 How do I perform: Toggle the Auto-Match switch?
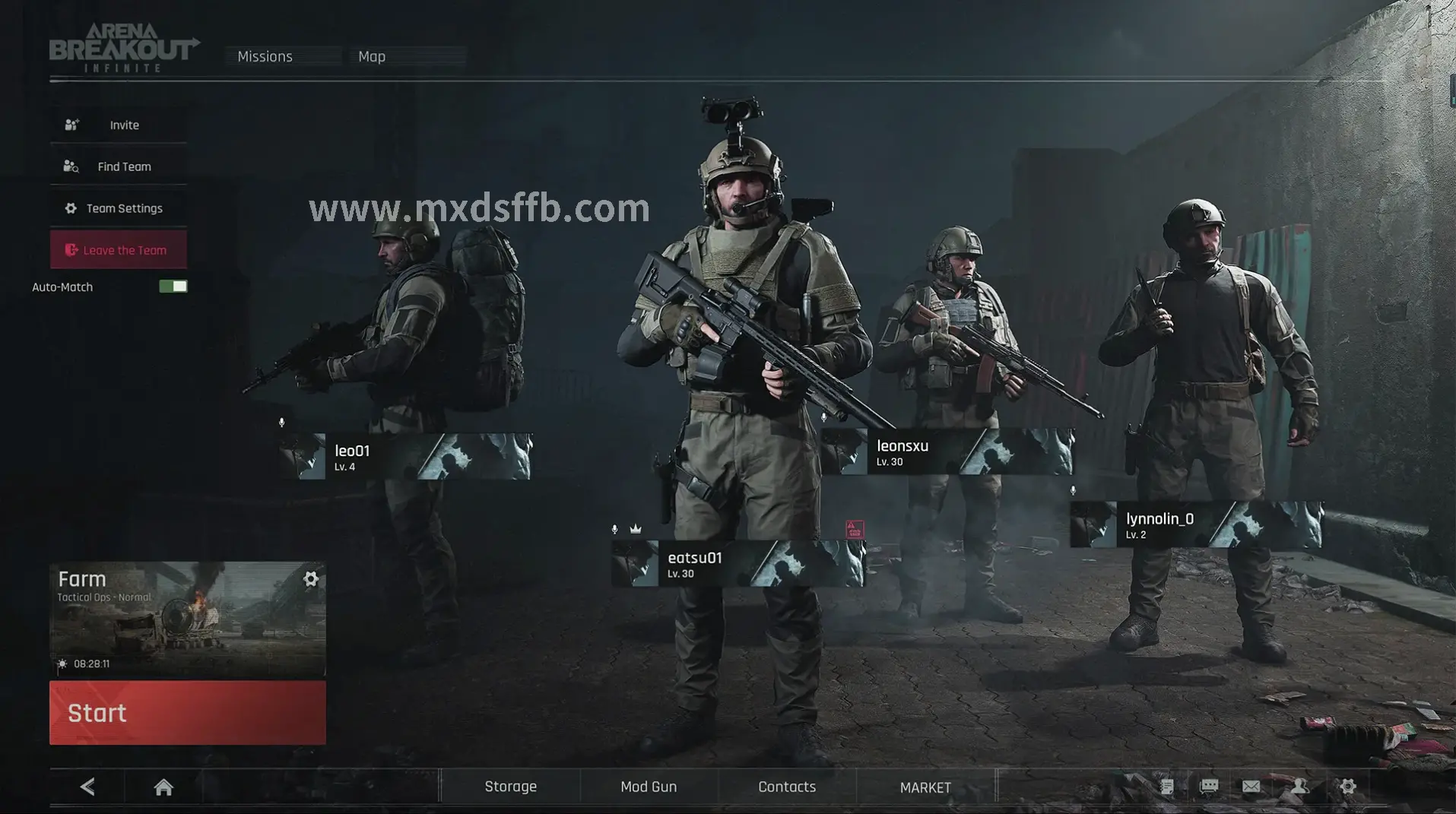173,287
